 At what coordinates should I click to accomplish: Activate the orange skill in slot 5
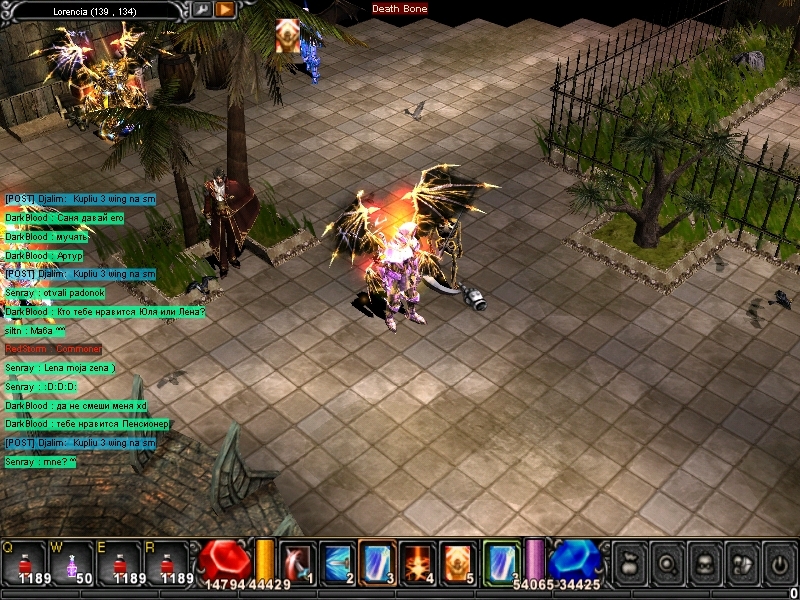click(458, 561)
